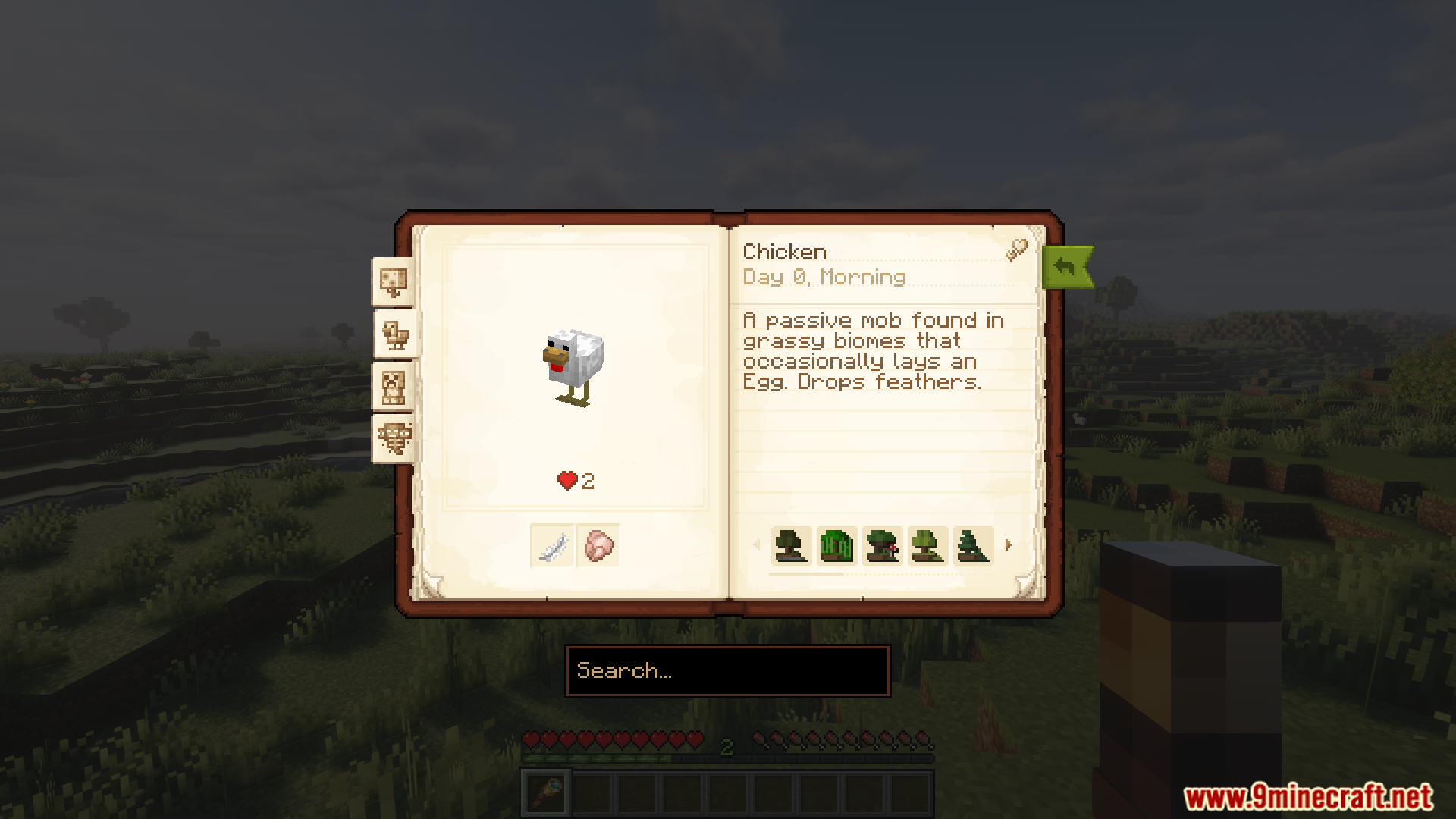The image size is (1456, 819).
Task: Focus the Search text box
Action: click(727, 671)
